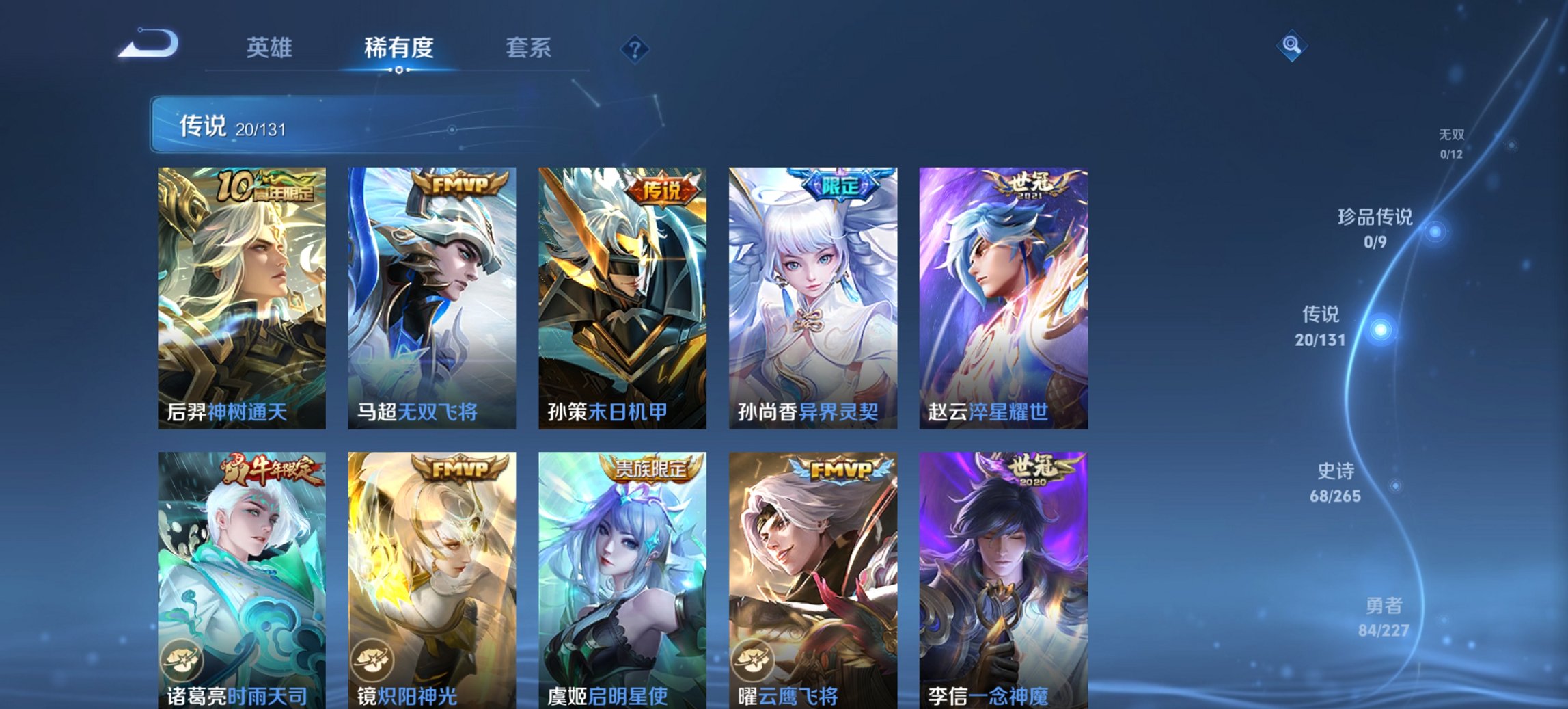Click the search magnifier icon
The width and height of the screenshot is (1568, 709).
click(1290, 46)
